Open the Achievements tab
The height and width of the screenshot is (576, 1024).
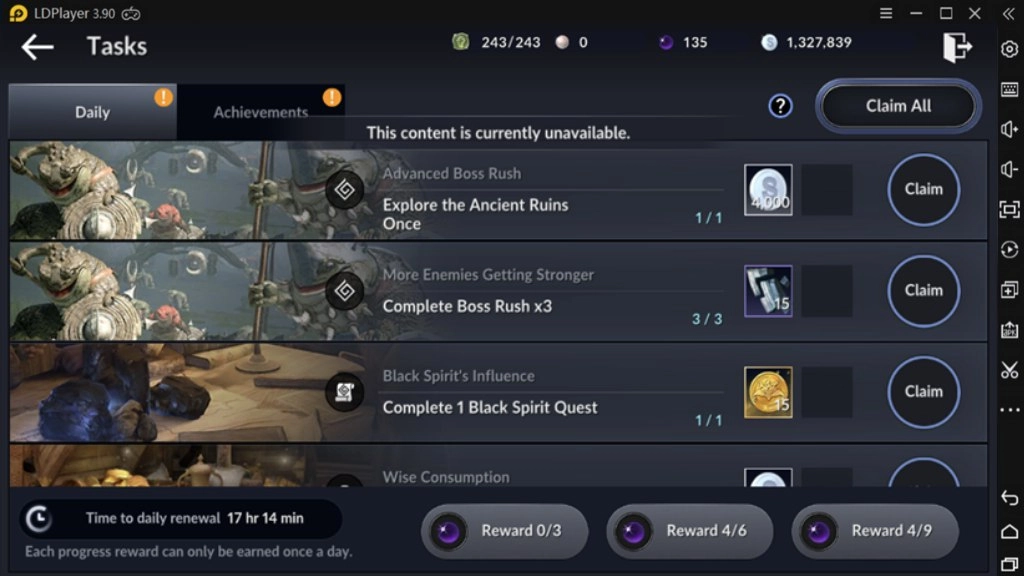pos(261,112)
